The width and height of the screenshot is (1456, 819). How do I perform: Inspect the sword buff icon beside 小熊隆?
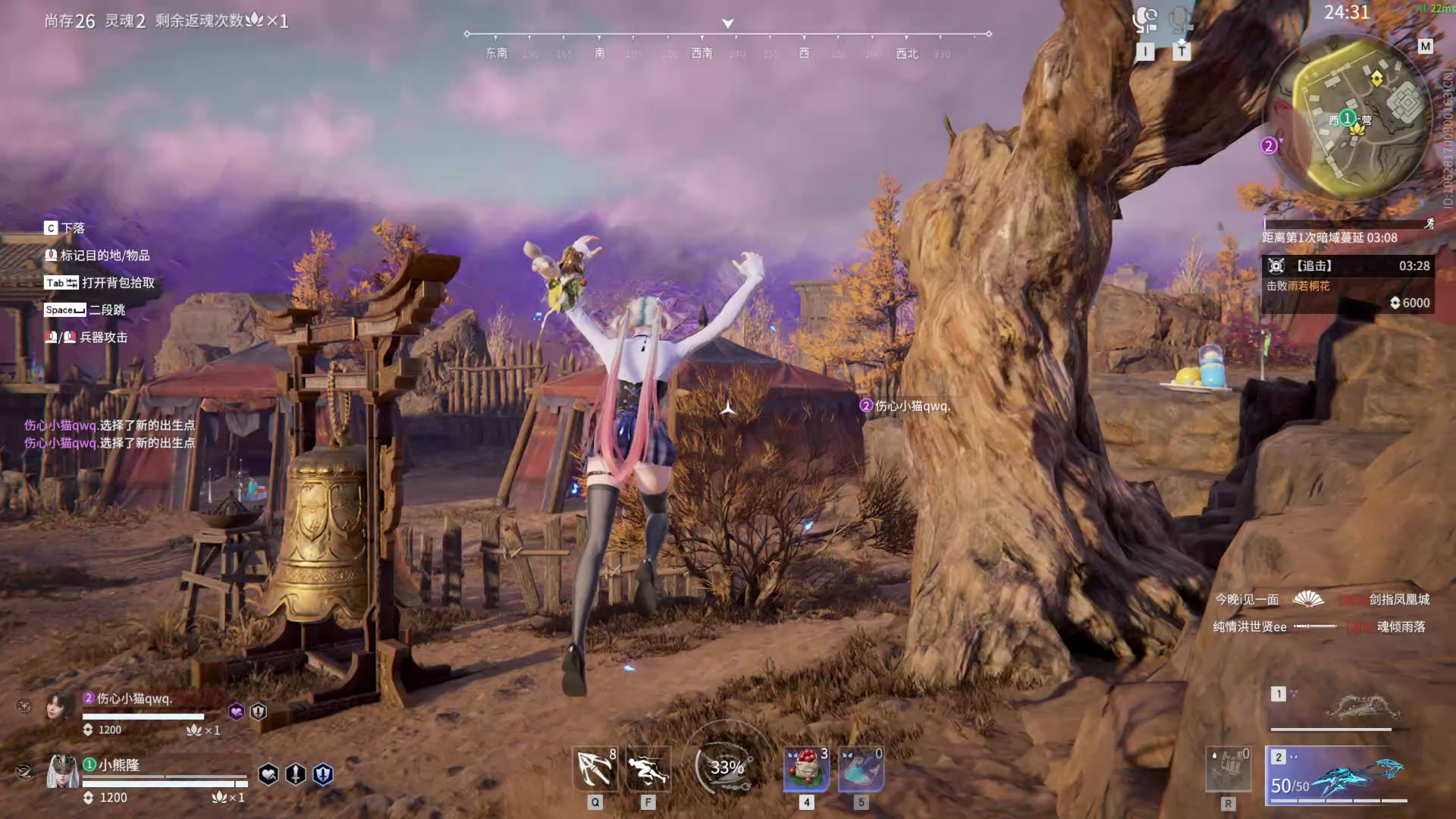tap(296, 774)
